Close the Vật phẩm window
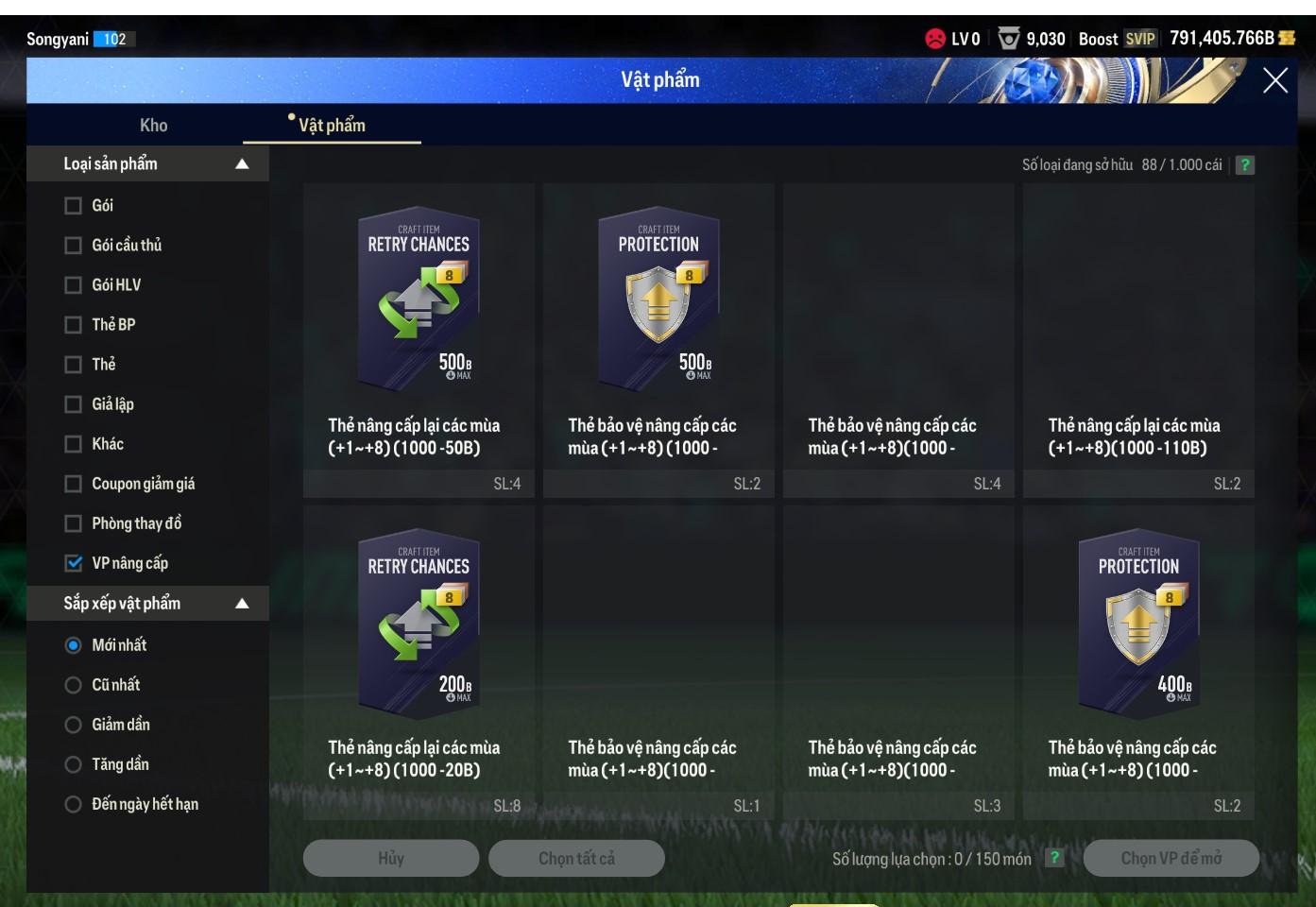The image size is (1316, 907). 1274,81
